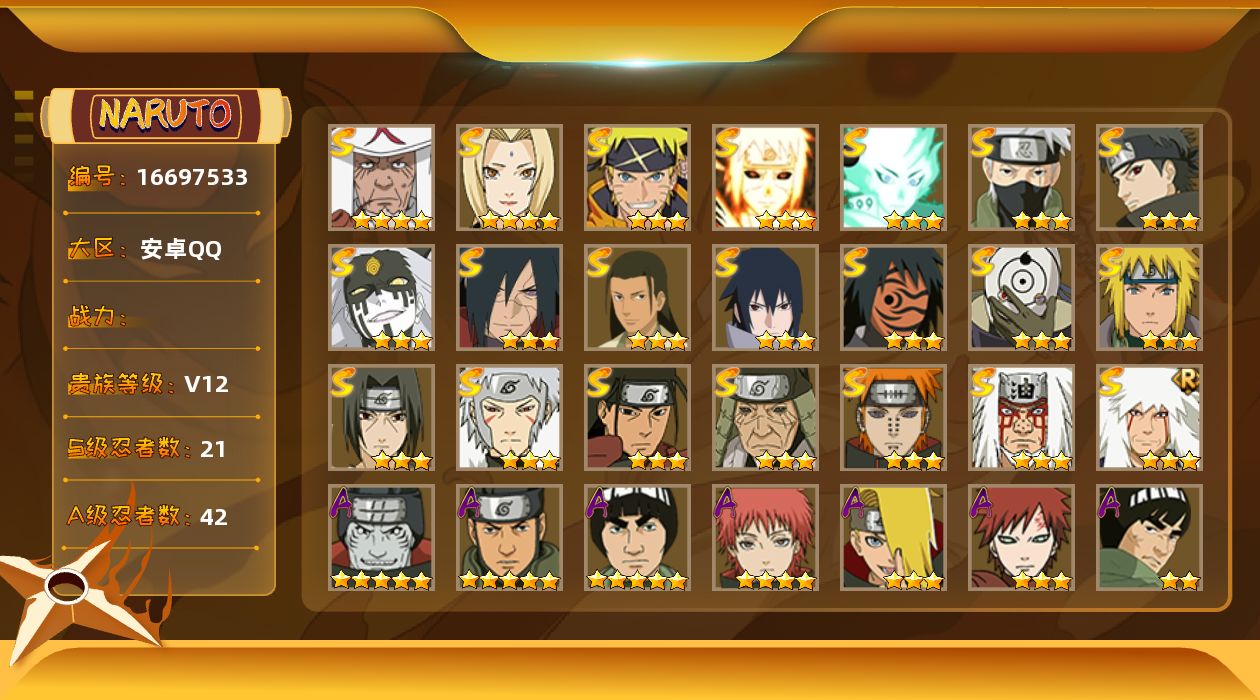Select the Gaara A-rank portrait

click(1021, 537)
